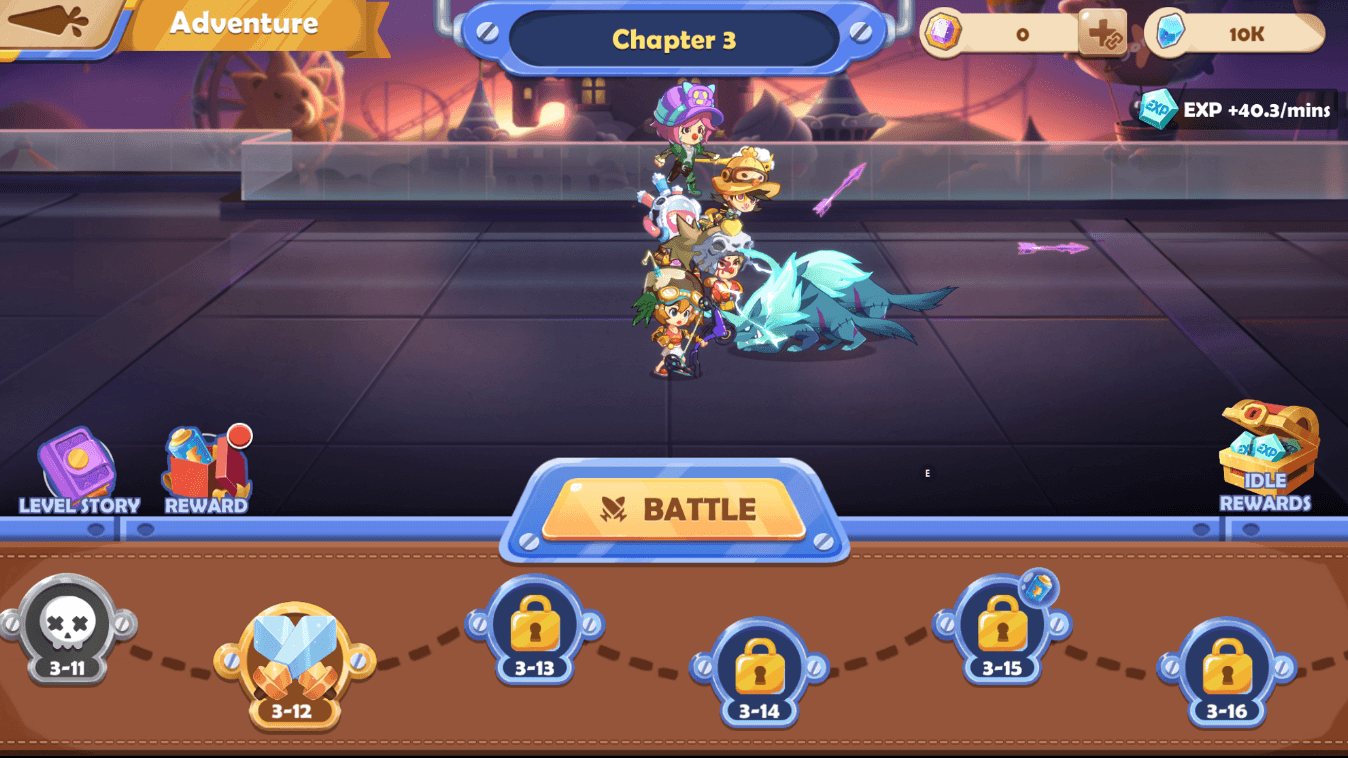
Task: Add purple gems with the plus button
Action: (1103, 35)
